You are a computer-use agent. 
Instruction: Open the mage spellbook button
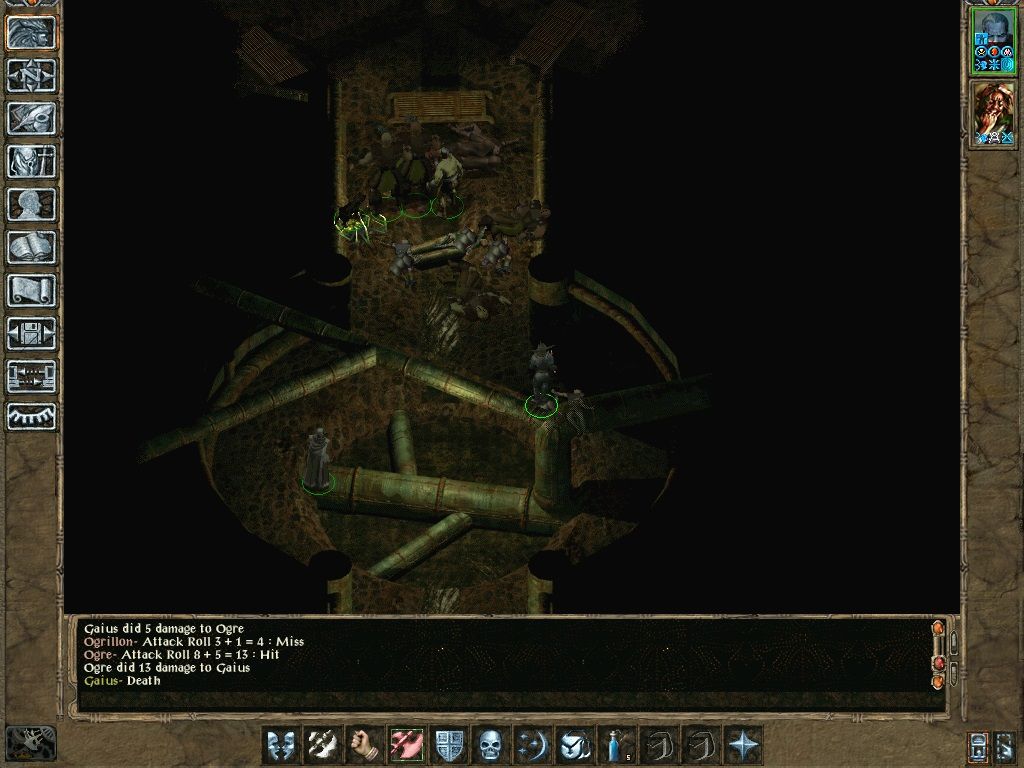click(32, 247)
